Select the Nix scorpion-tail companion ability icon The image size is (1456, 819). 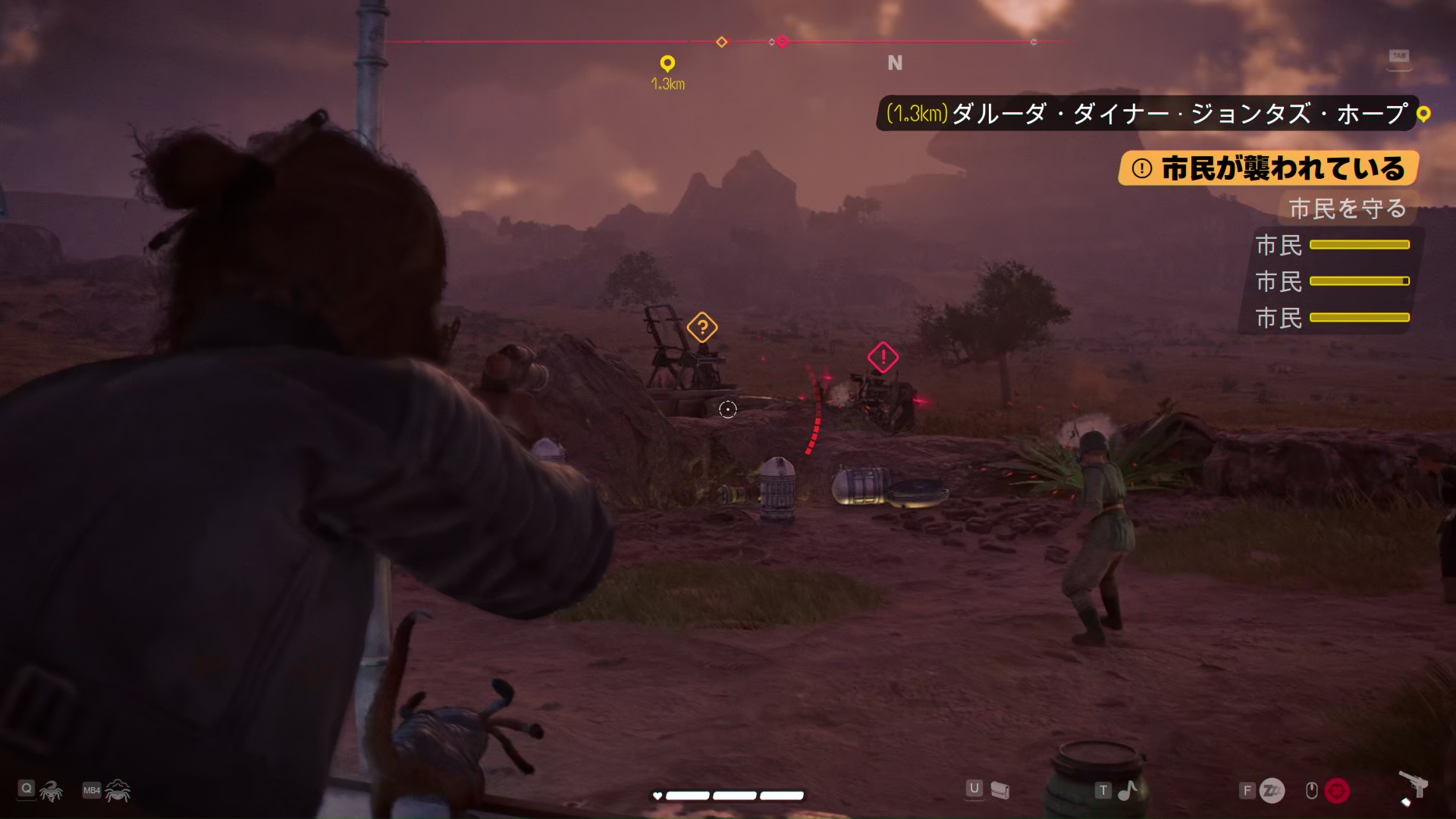[51, 791]
